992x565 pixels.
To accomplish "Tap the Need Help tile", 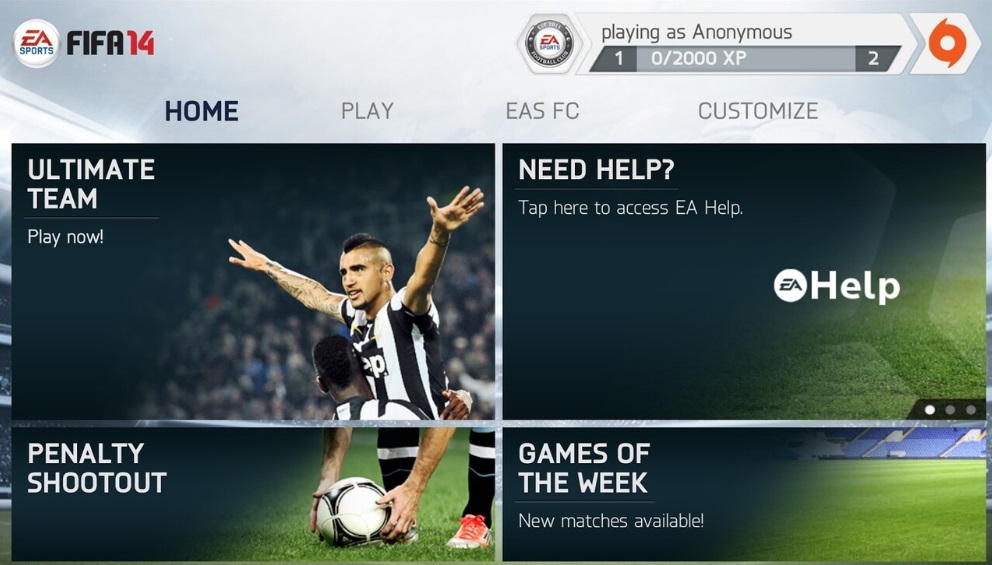I will click(x=743, y=281).
